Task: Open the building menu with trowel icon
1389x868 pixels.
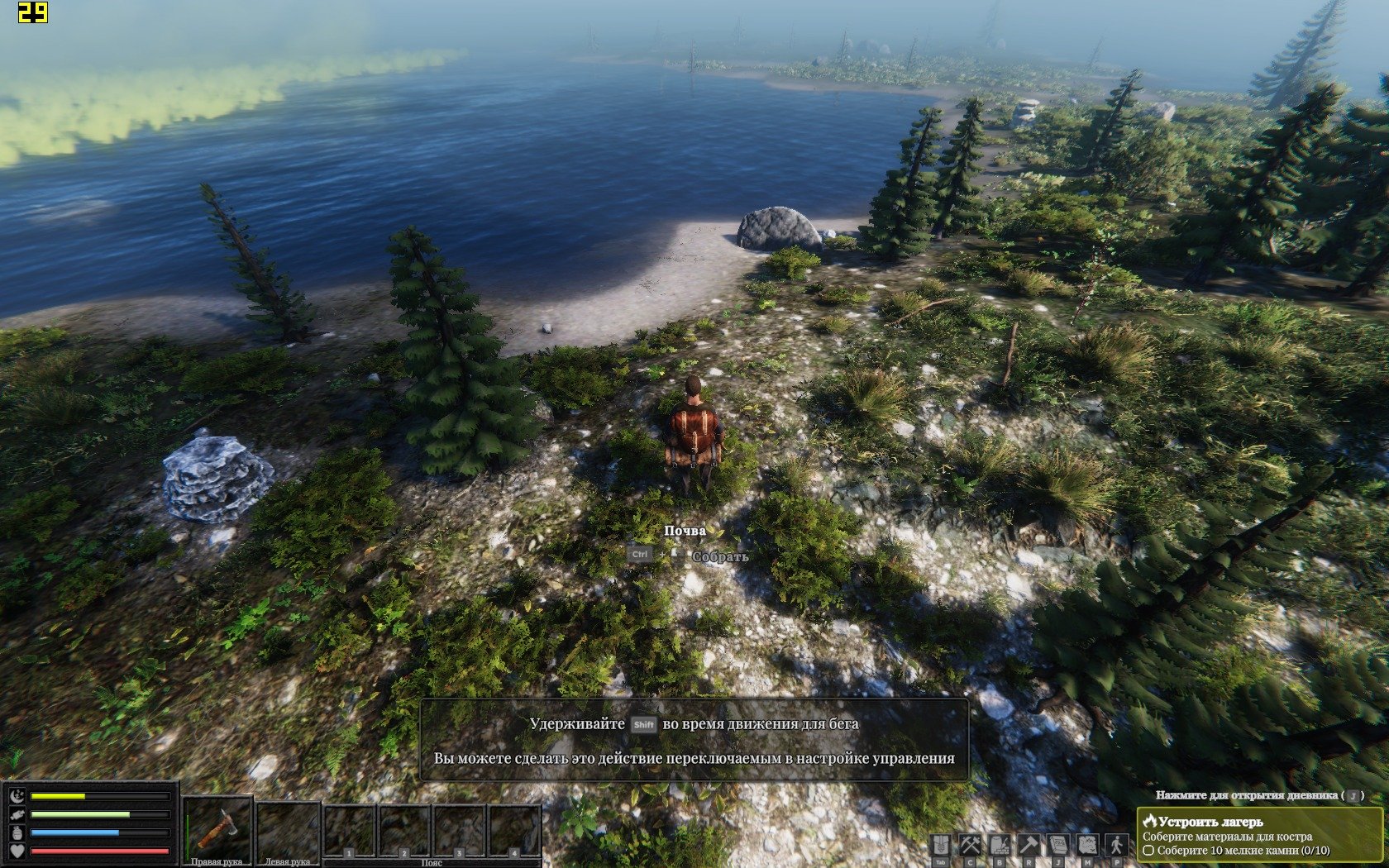Action: click(1000, 846)
